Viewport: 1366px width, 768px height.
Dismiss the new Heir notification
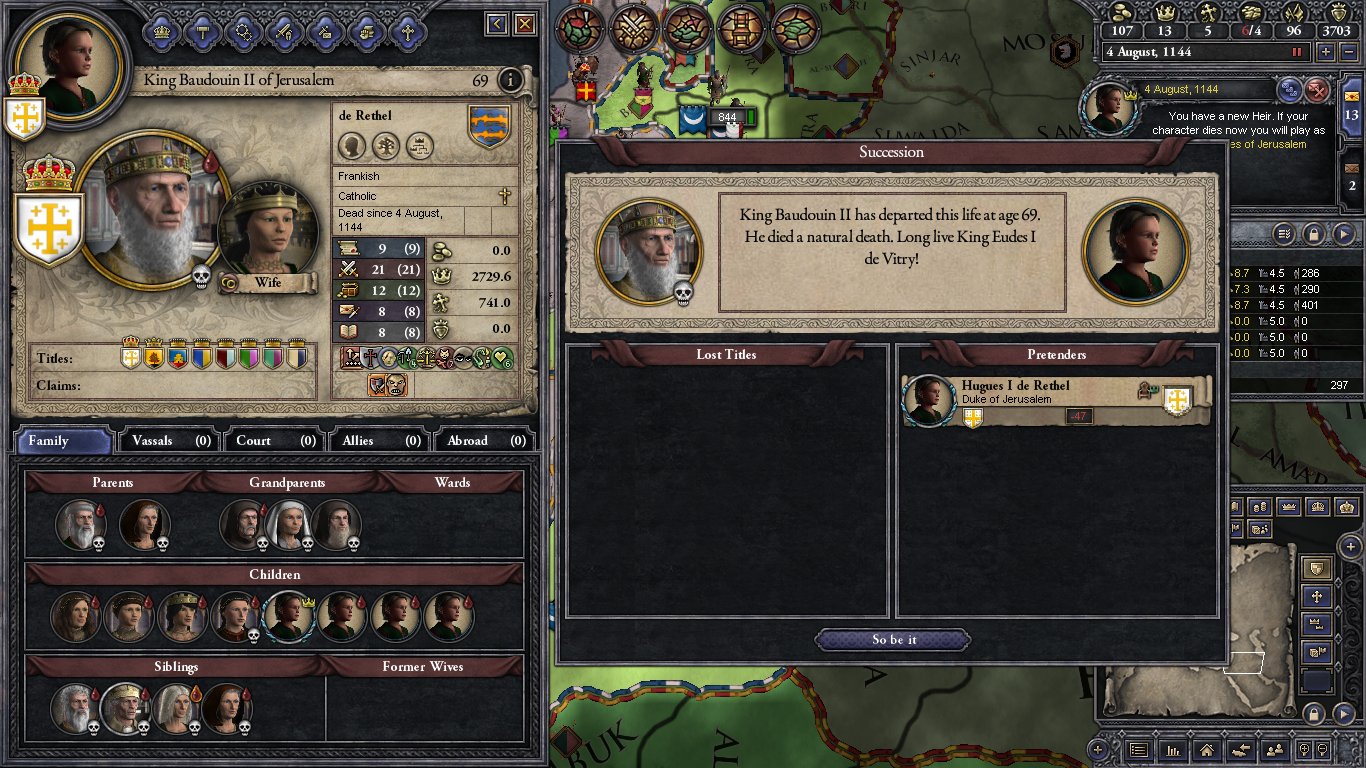coord(1318,90)
